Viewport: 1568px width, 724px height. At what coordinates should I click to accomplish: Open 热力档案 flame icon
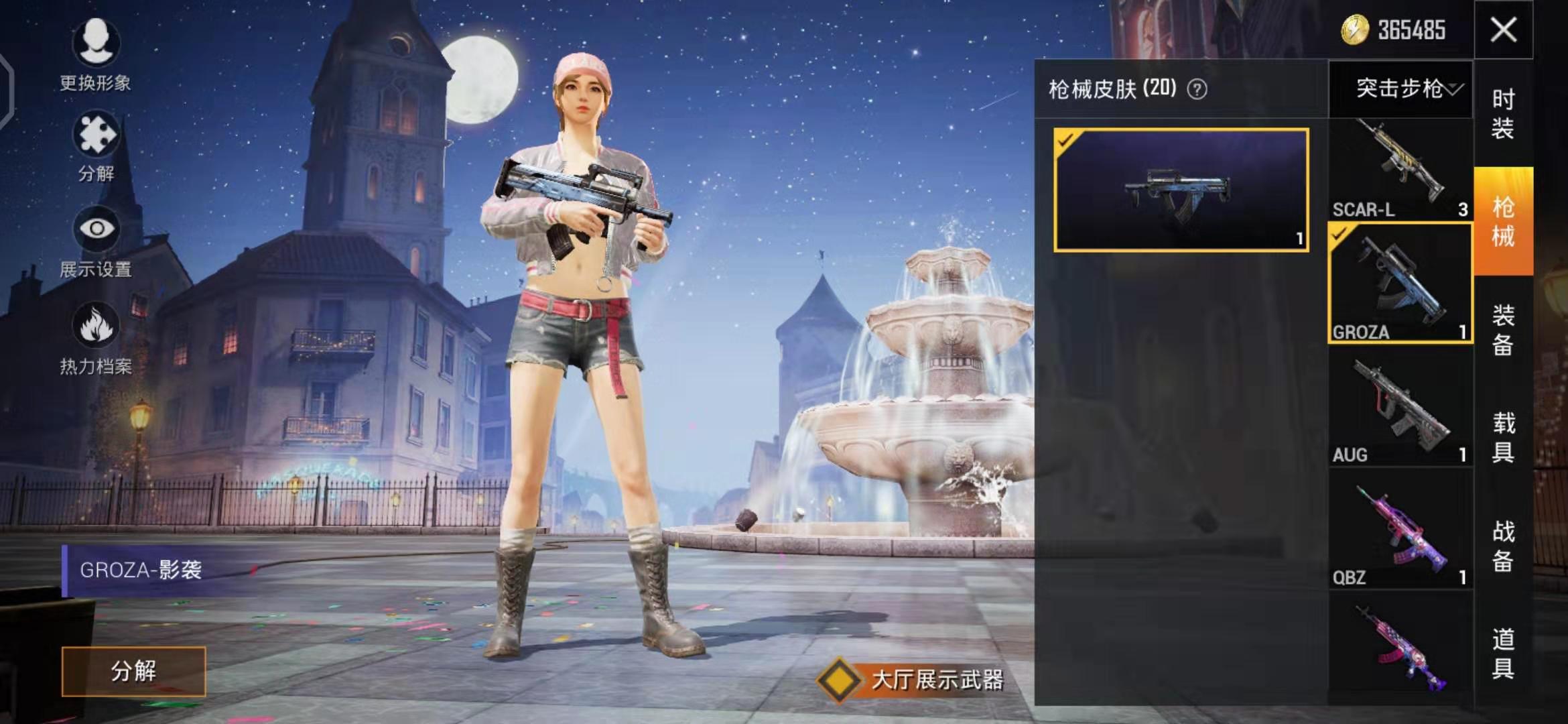click(96, 337)
